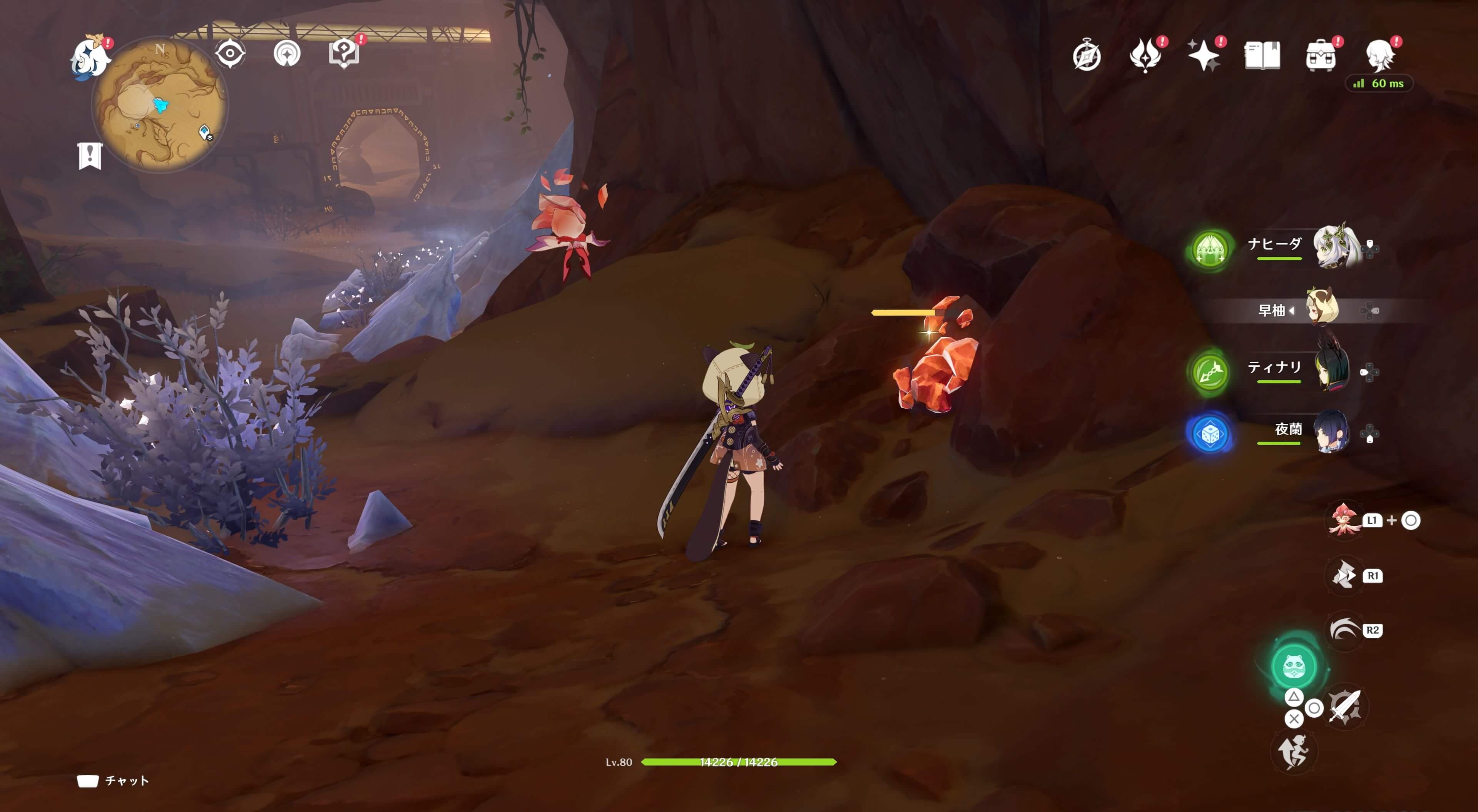
Task: Open the character screen icon
Action: 1380,55
